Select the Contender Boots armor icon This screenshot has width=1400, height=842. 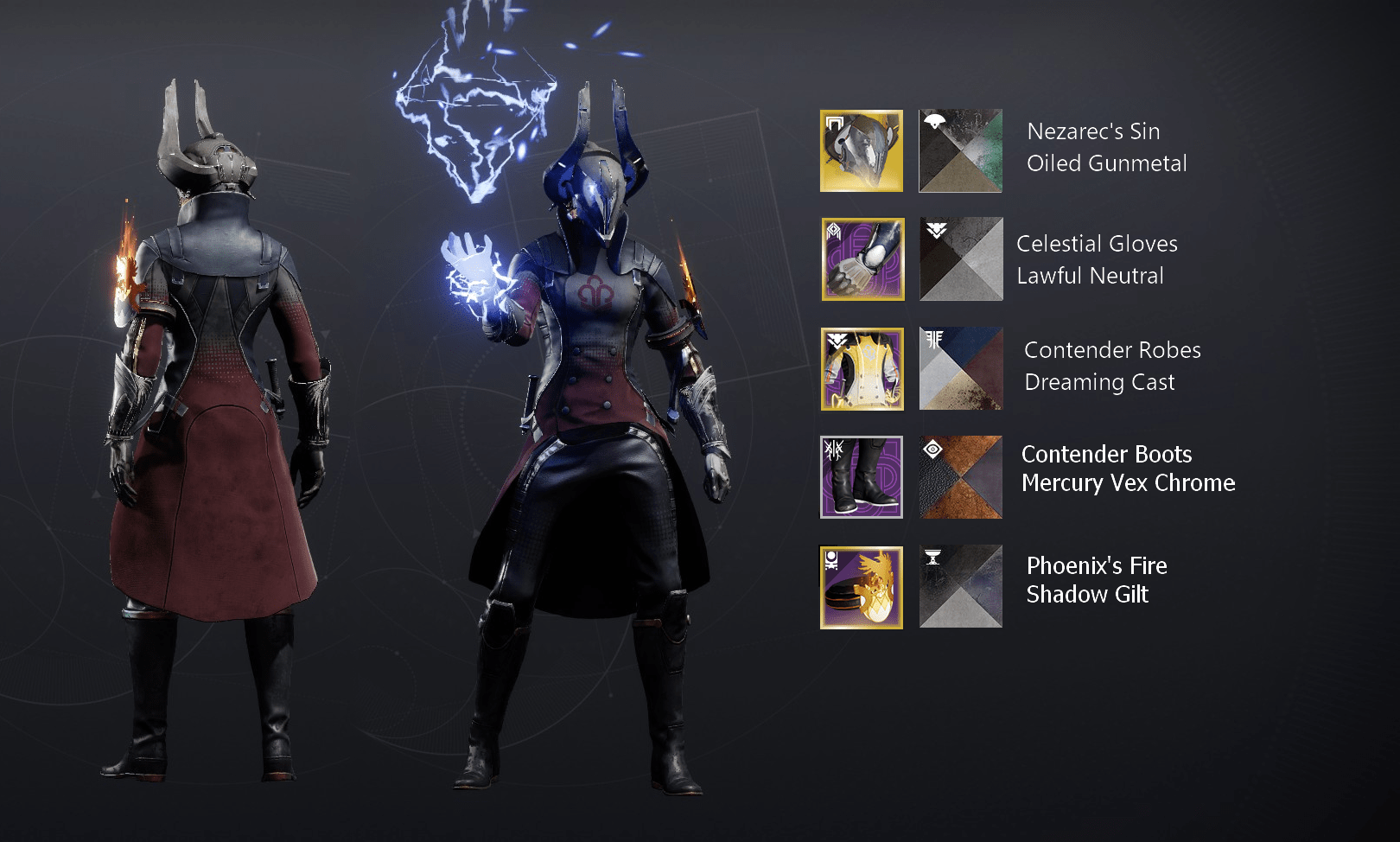click(x=861, y=476)
